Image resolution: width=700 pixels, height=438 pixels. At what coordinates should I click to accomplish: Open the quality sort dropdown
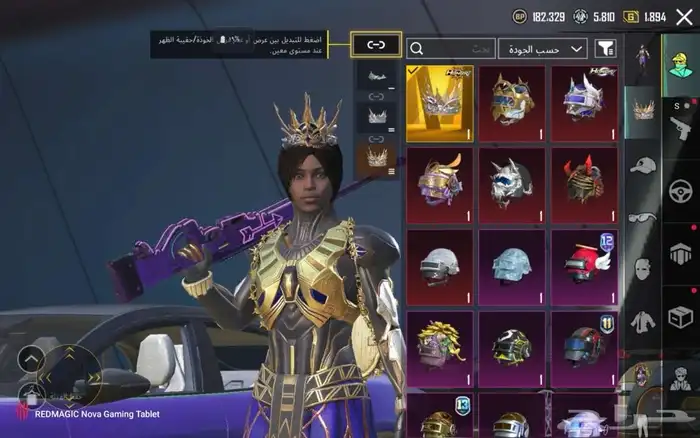point(543,48)
